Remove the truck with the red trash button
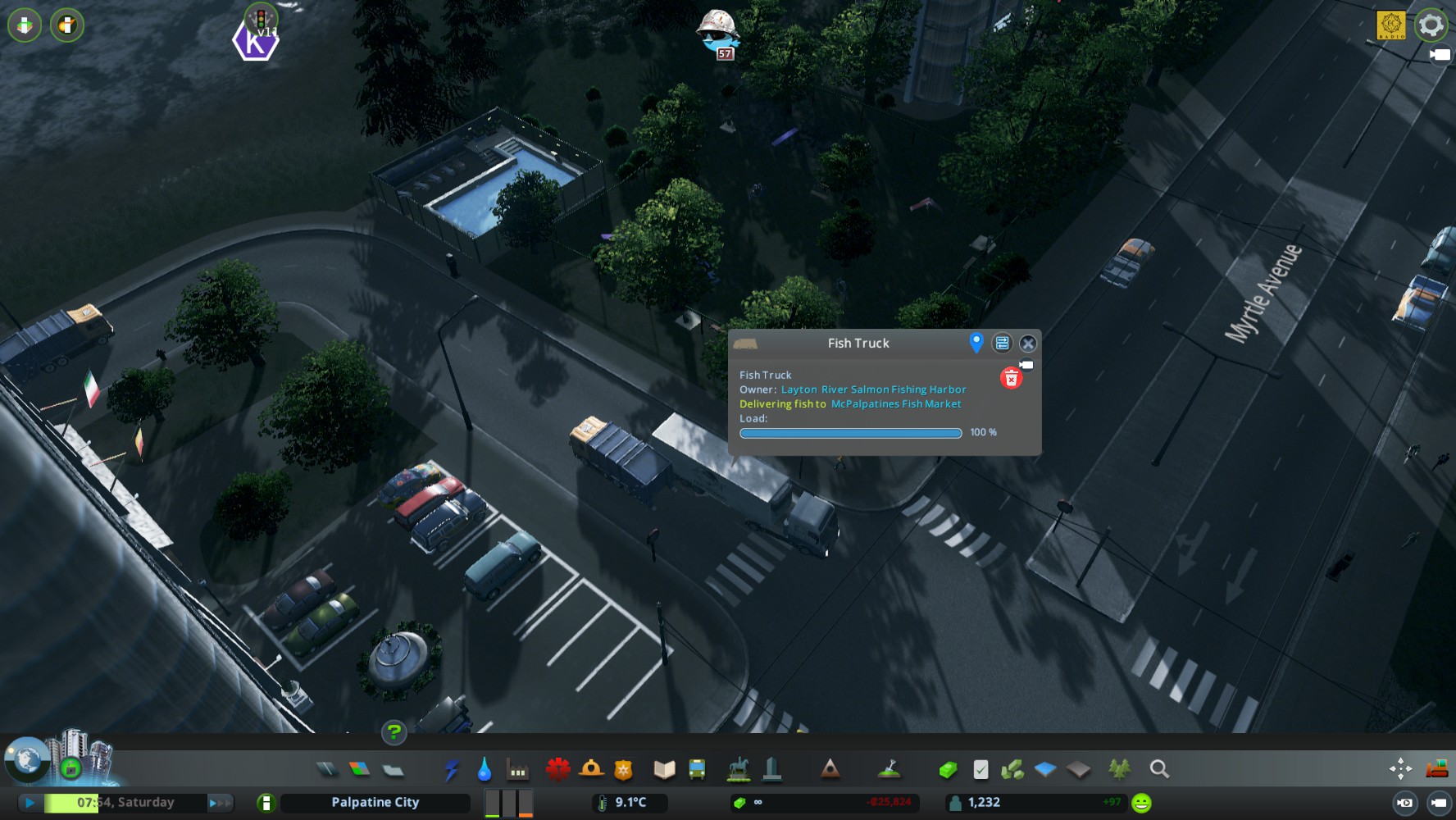 coord(1011,378)
